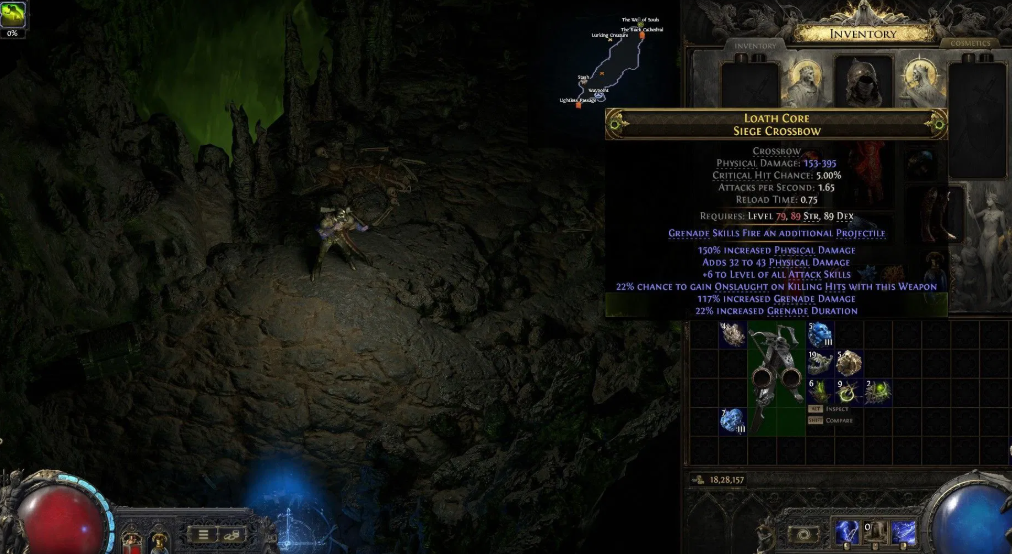Select the green plant item stack of 6
This screenshot has width=1012, height=554.
(x=819, y=391)
